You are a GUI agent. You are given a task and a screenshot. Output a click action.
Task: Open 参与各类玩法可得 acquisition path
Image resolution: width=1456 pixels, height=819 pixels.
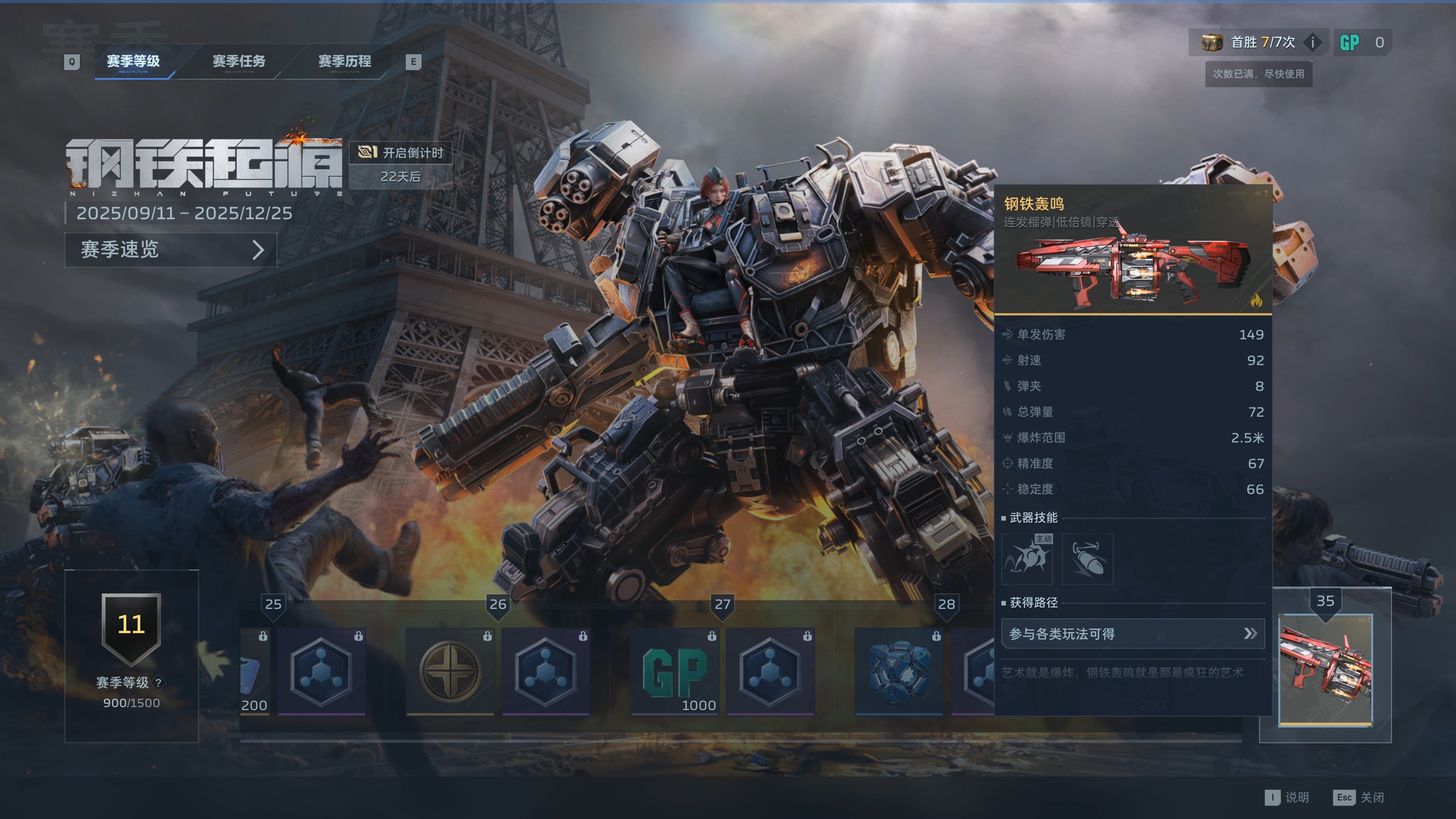(1132, 634)
